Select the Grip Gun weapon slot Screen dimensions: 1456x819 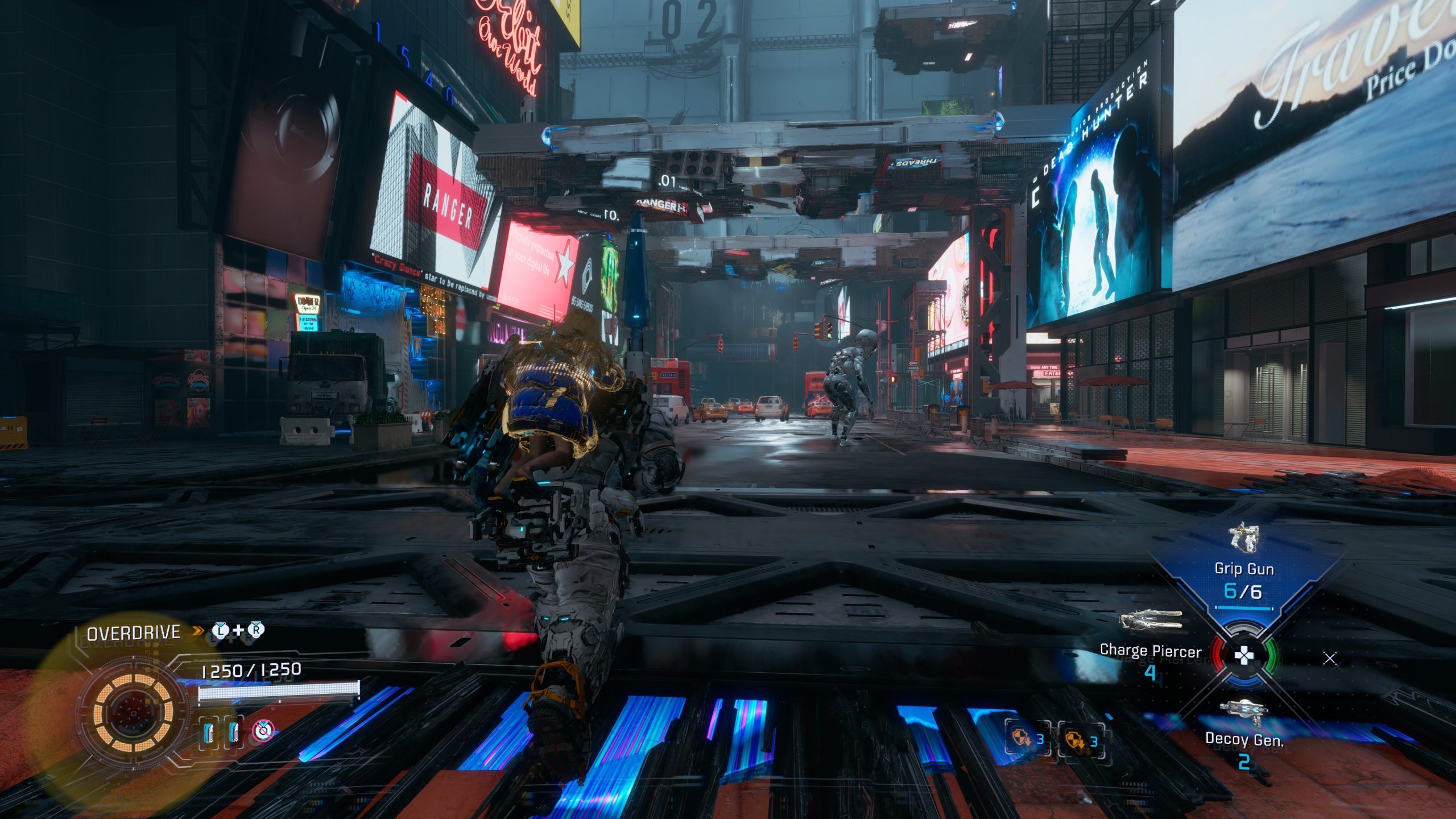pyautogui.click(x=1243, y=569)
